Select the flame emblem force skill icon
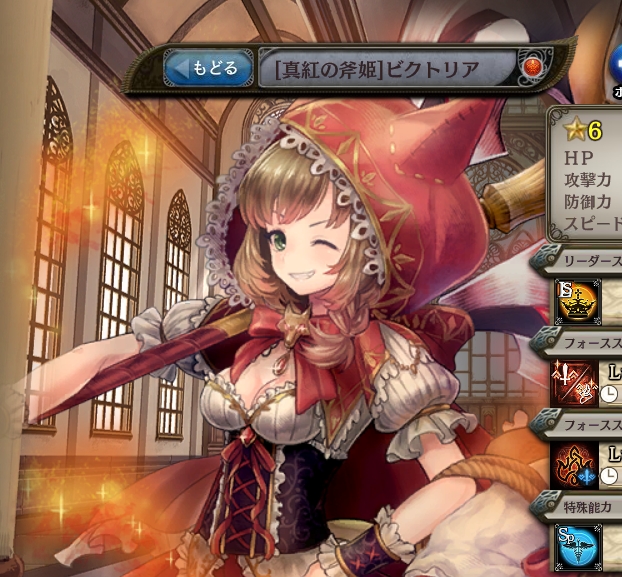622x577 pixels. pyautogui.click(x=576, y=463)
